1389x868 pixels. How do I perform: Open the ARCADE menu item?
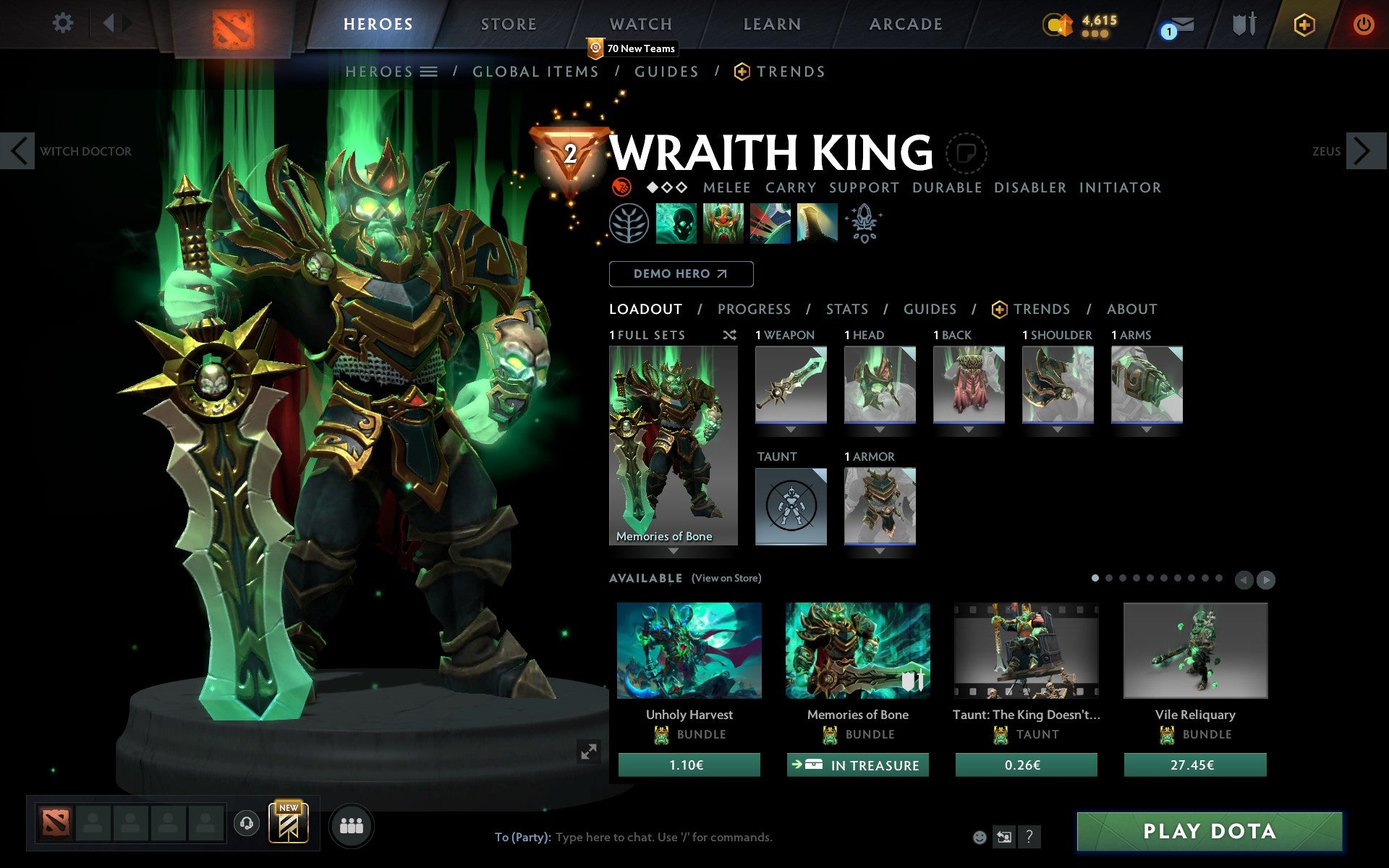pyautogui.click(x=904, y=24)
